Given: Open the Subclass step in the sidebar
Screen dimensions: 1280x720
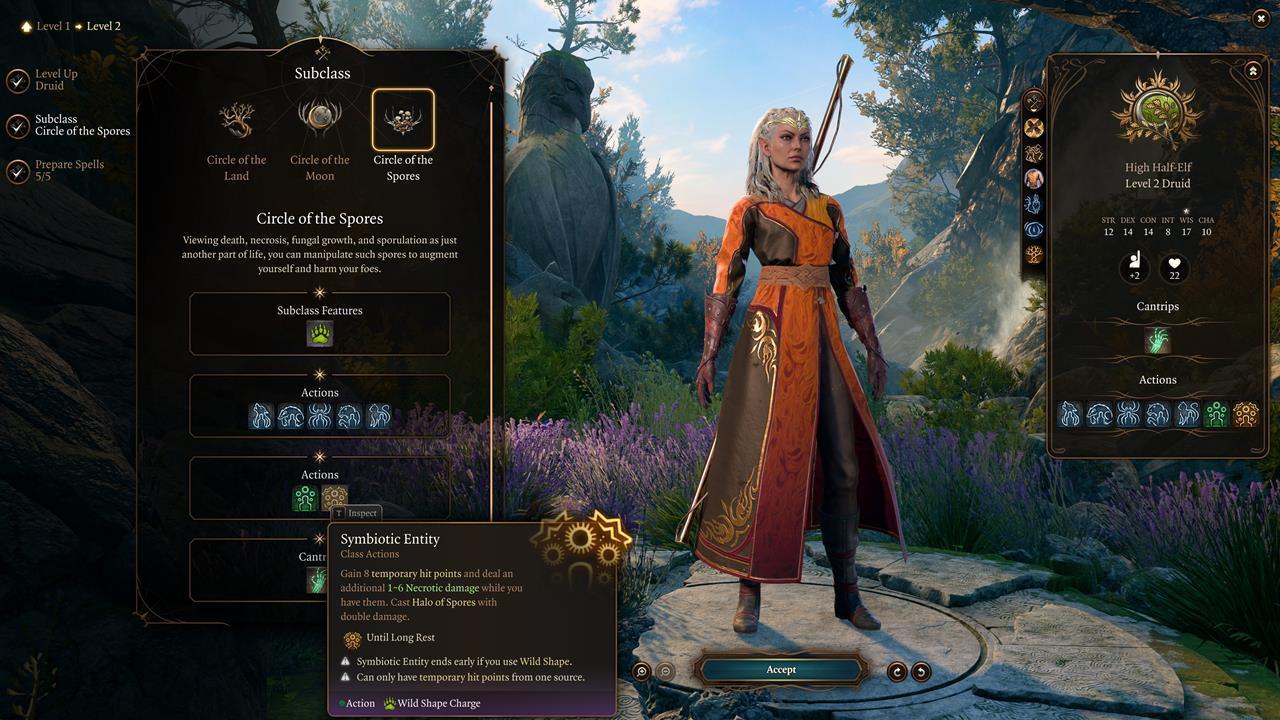Looking at the screenshot, I should [81, 125].
